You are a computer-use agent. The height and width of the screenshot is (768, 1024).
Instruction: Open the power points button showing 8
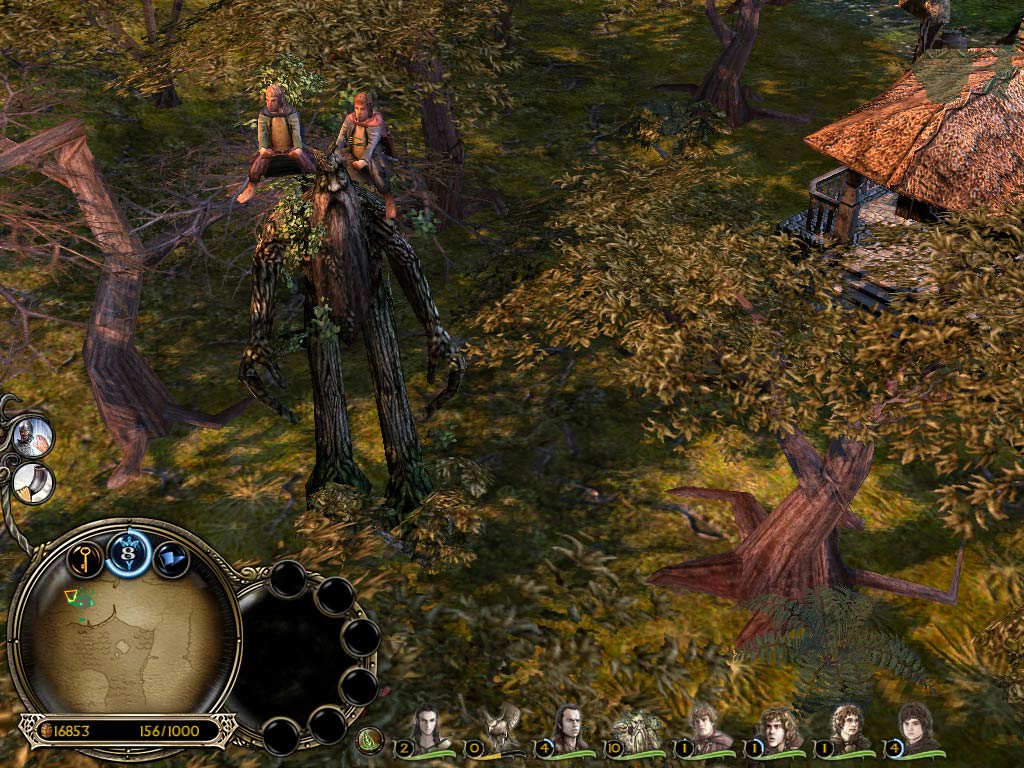pyautogui.click(x=129, y=553)
